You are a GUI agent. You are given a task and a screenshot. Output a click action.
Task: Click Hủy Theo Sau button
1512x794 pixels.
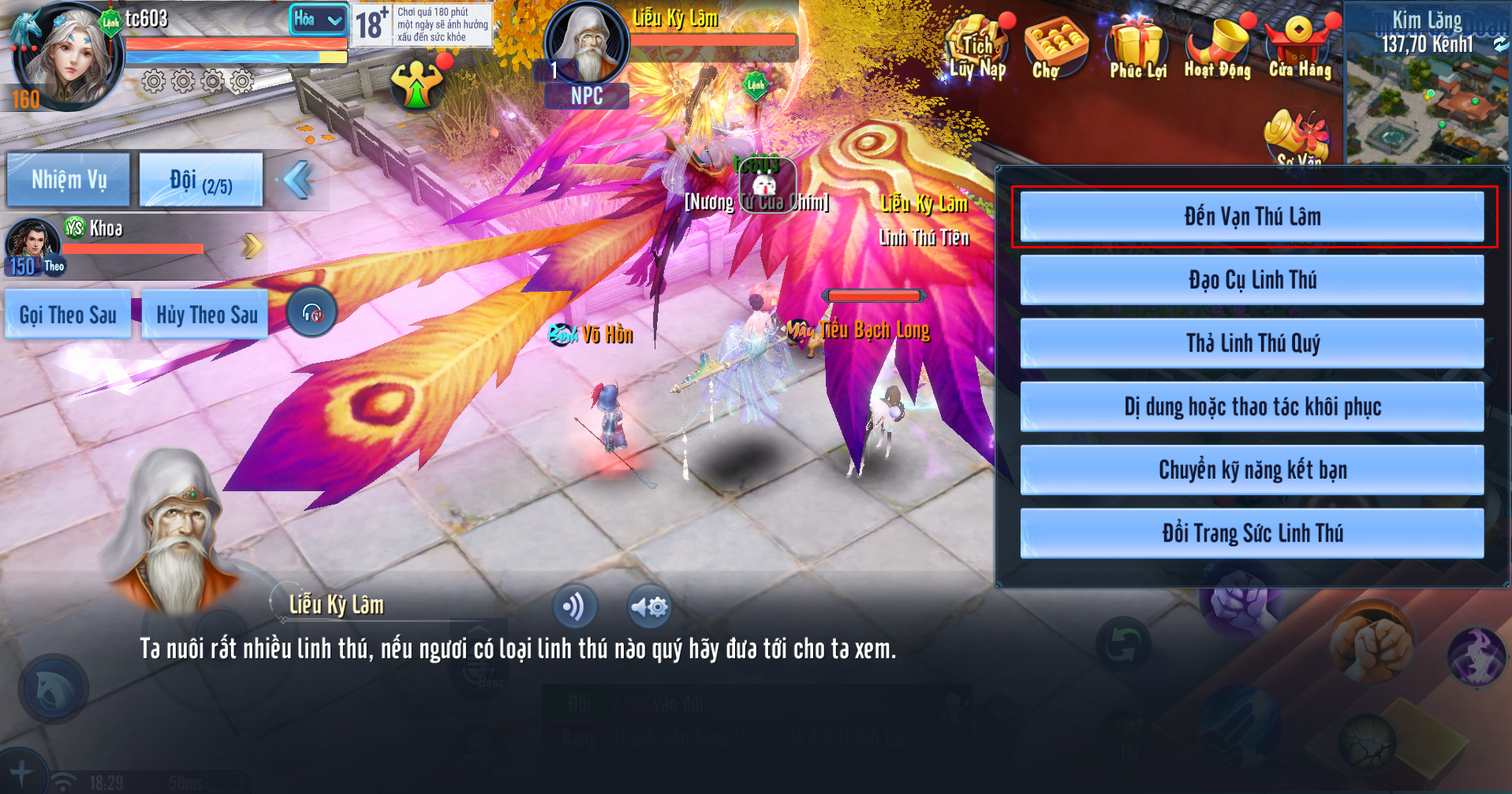[206, 315]
